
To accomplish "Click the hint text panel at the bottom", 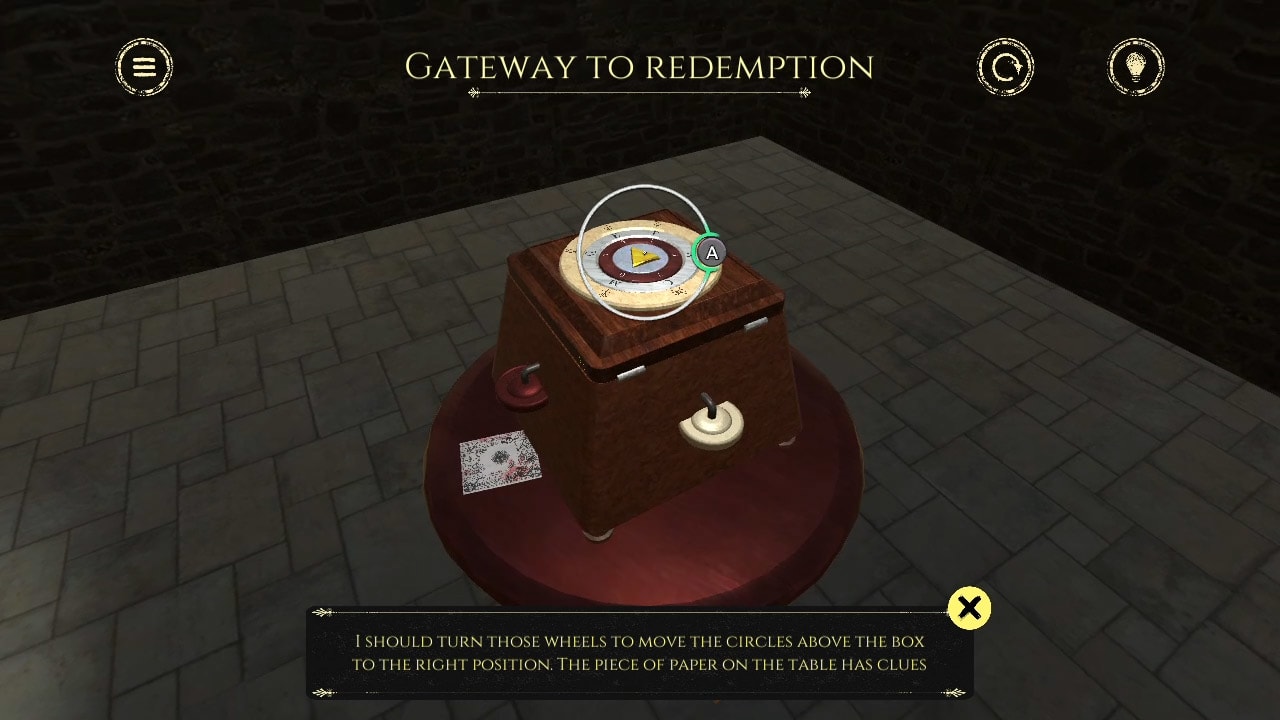I will 640,650.
